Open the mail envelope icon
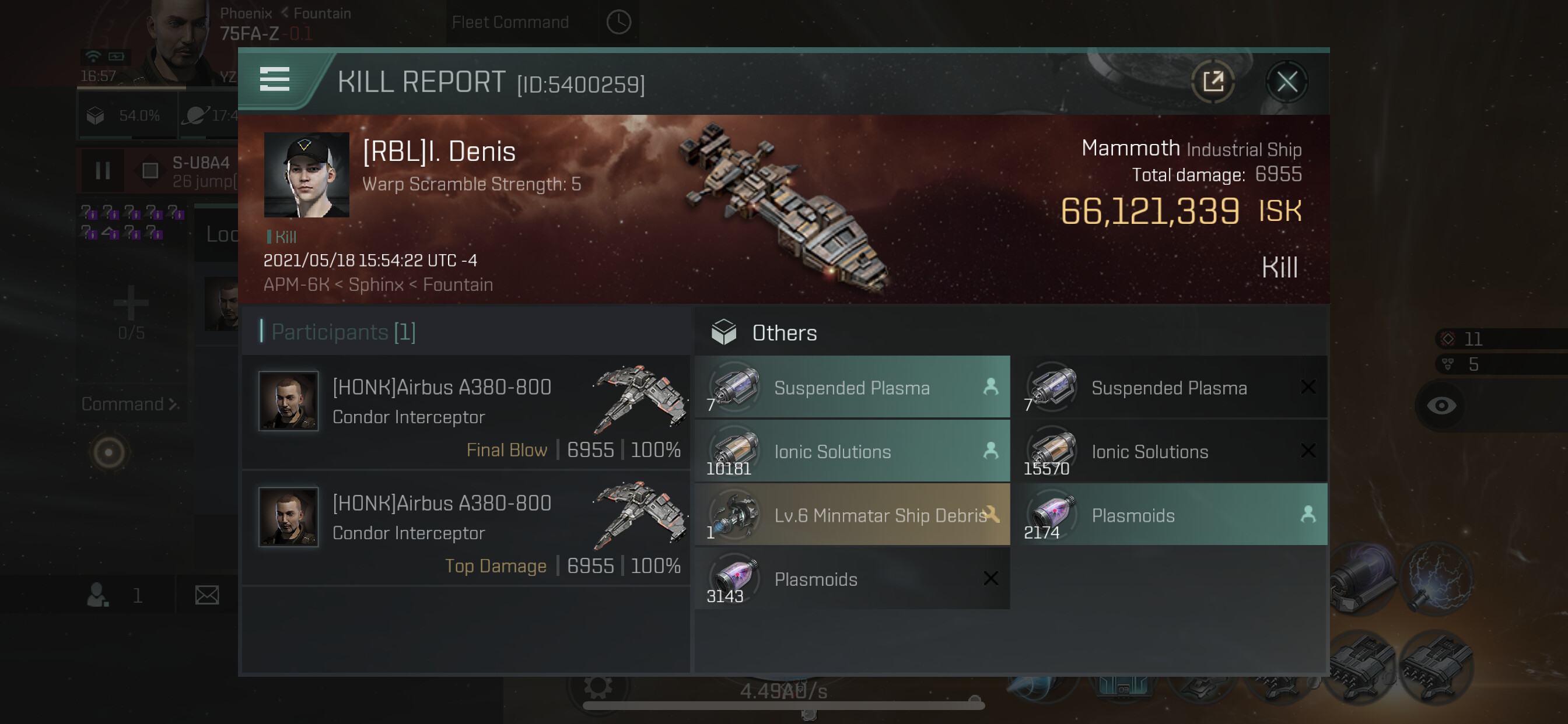This screenshot has height=724, width=1568. (207, 595)
